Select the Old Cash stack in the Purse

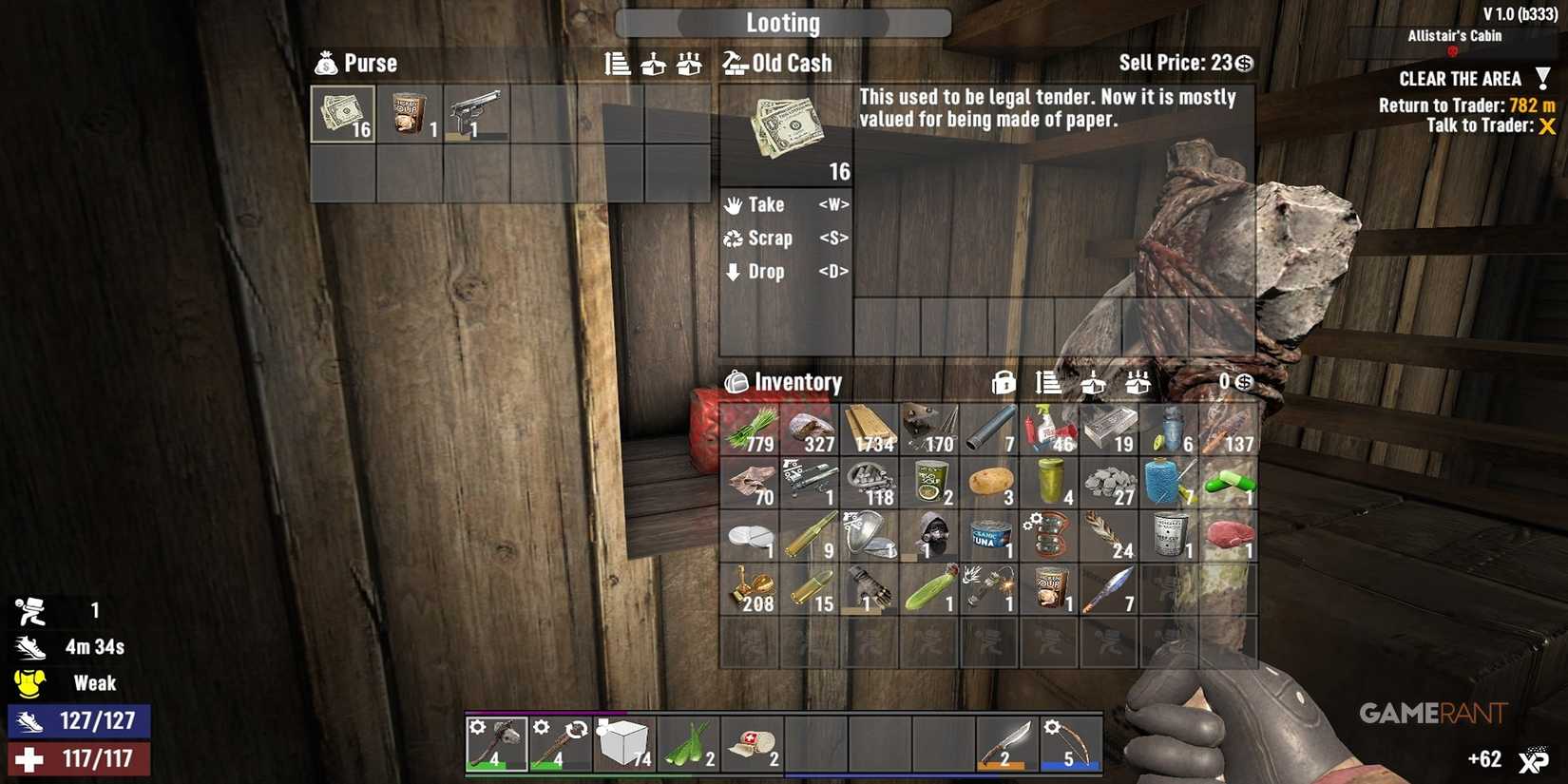coord(341,112)
